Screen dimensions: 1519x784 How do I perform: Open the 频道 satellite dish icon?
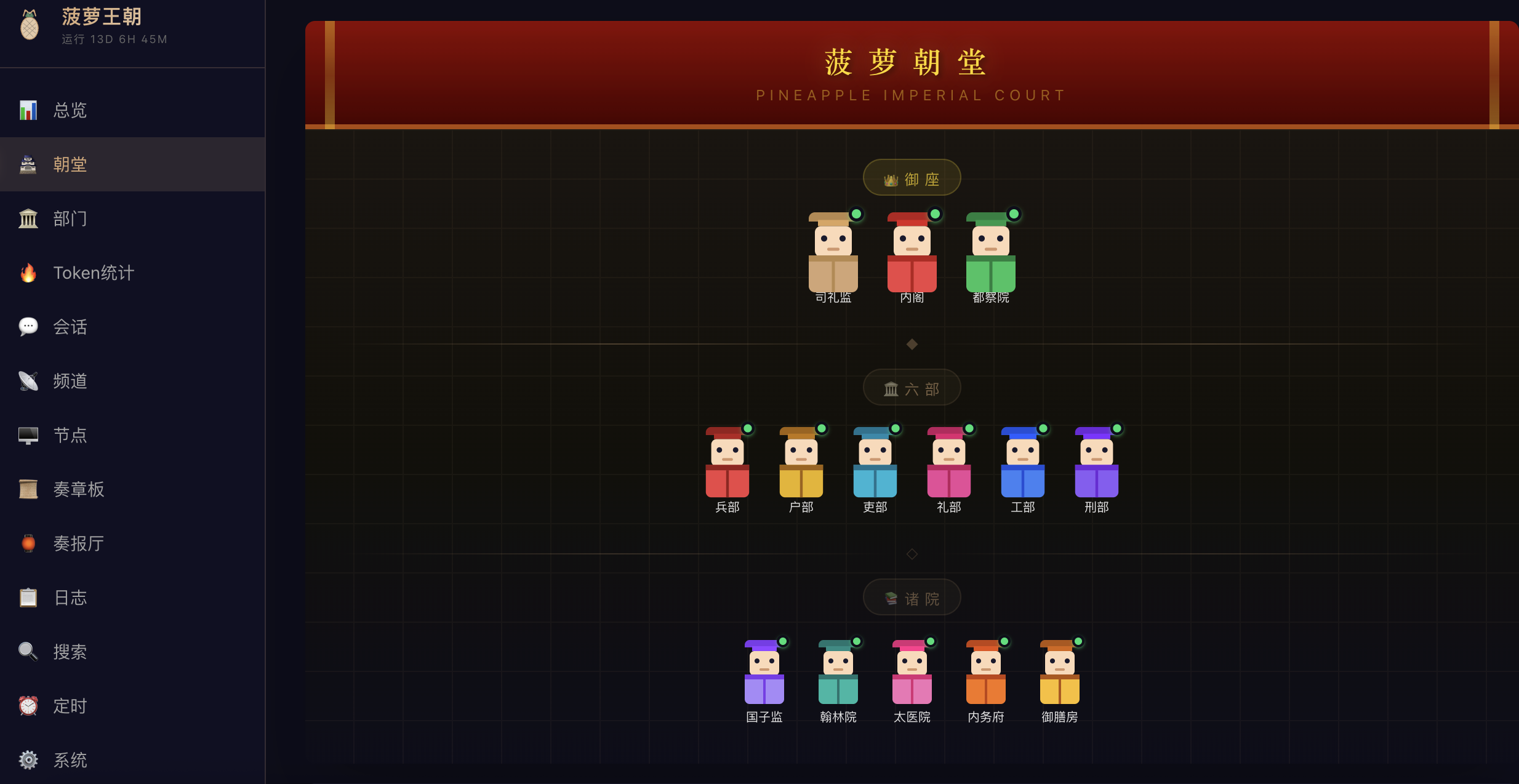click(x=28, y=381)
